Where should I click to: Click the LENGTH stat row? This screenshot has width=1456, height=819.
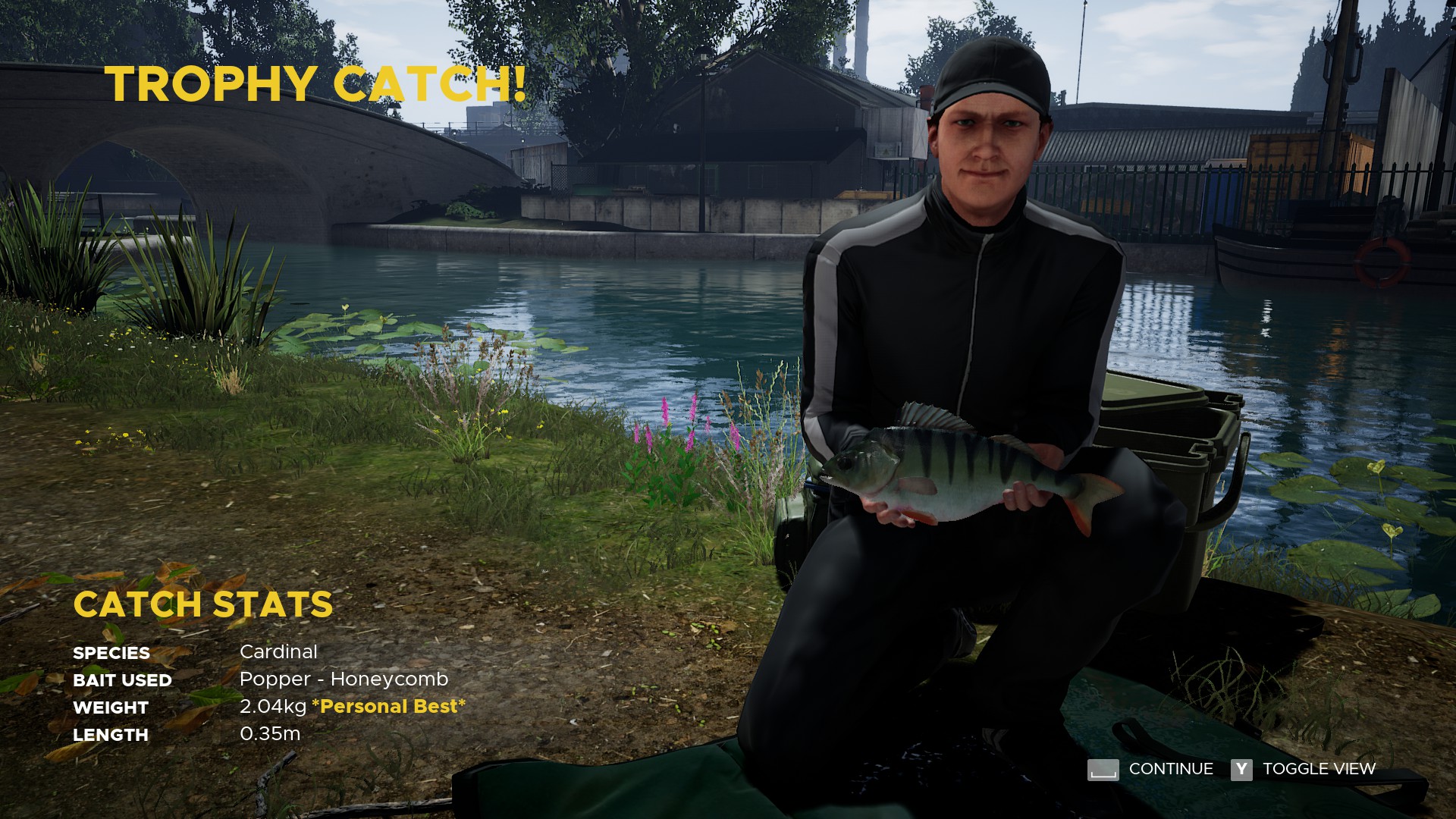pos(110,734)
